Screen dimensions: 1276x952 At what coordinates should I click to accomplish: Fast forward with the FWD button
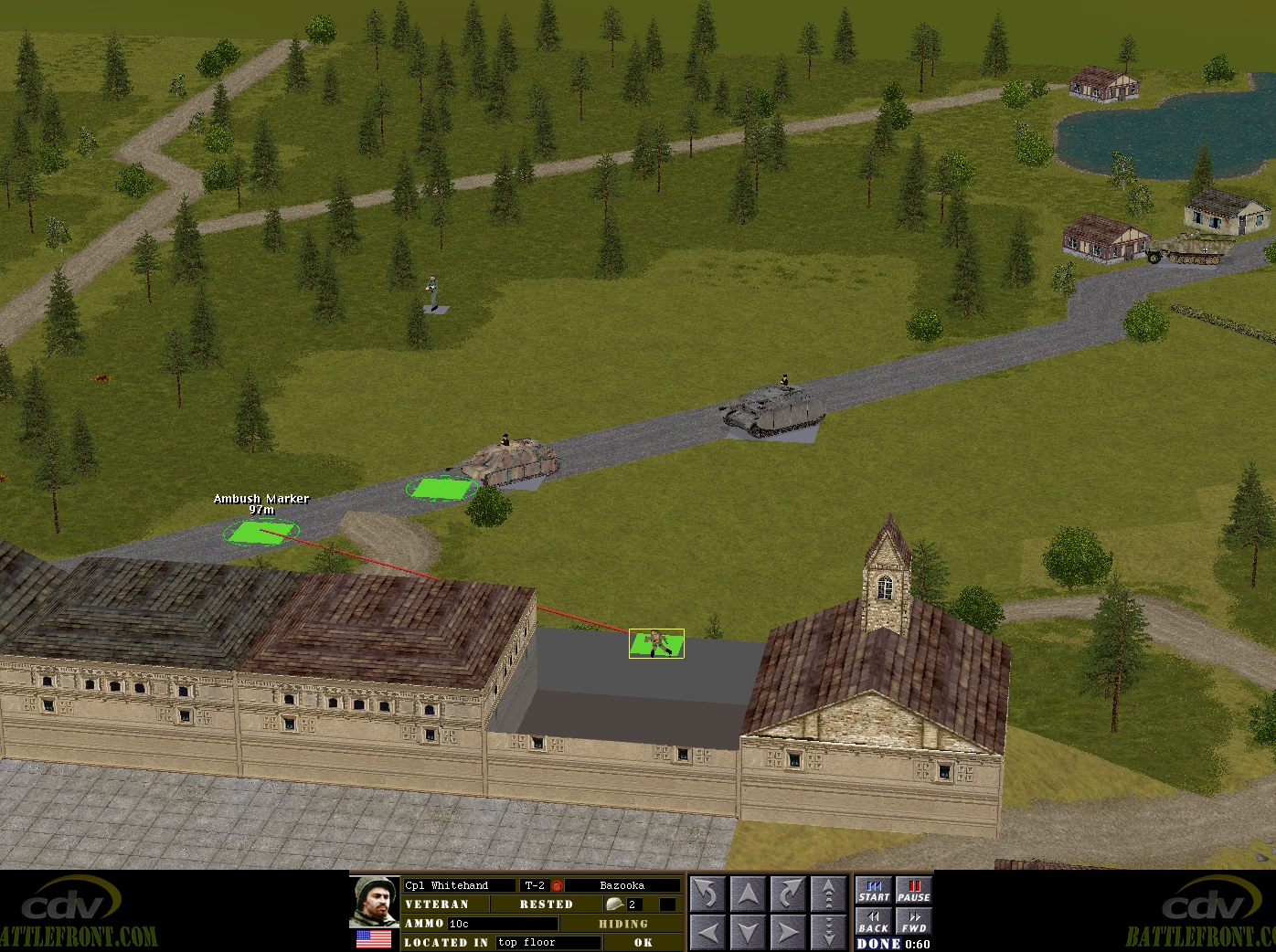tap(913, 922)
